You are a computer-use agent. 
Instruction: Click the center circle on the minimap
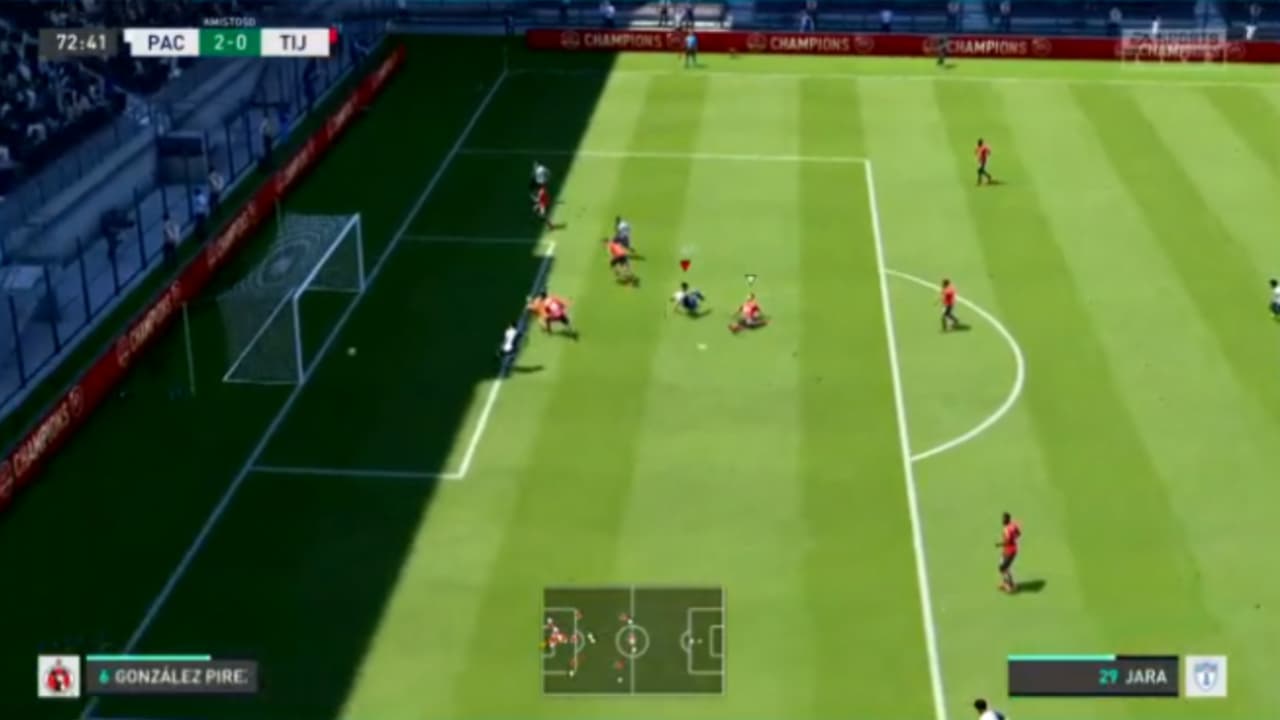[632, 640]
